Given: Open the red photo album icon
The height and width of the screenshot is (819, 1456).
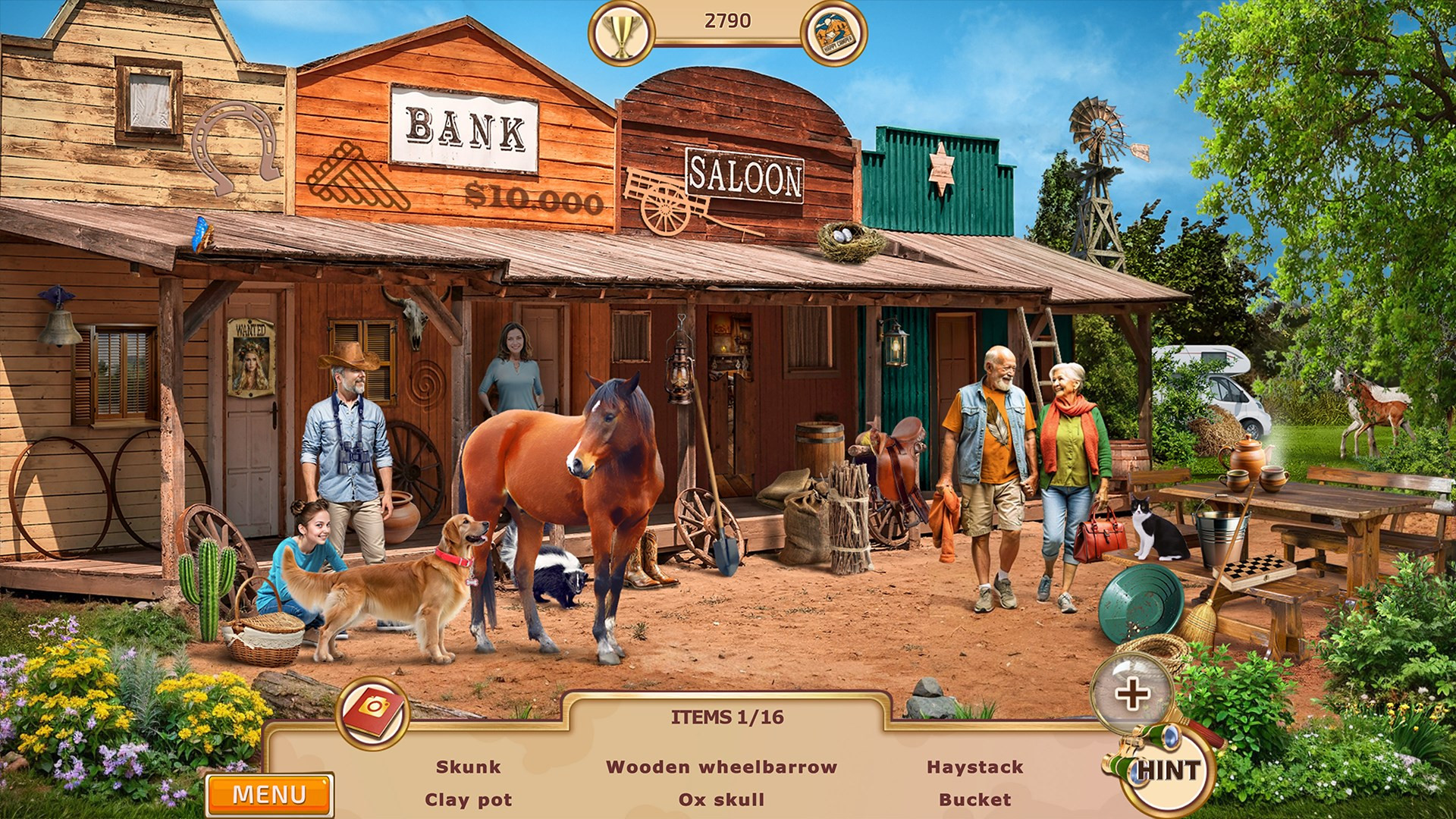Looking at the screenshot, I should [372, 711].
